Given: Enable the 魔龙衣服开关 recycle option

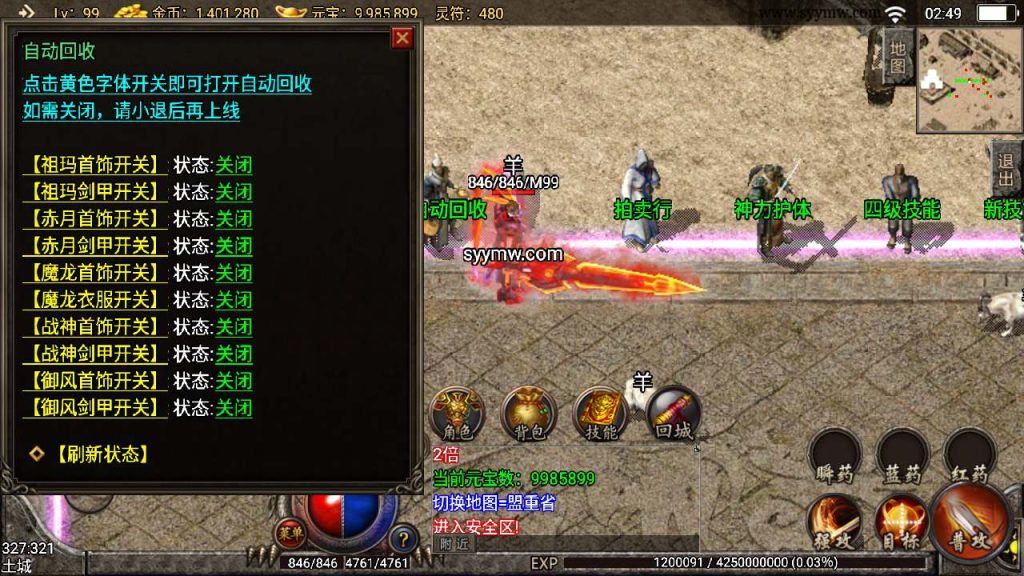Looking at the screenshot, I should 95,299.
